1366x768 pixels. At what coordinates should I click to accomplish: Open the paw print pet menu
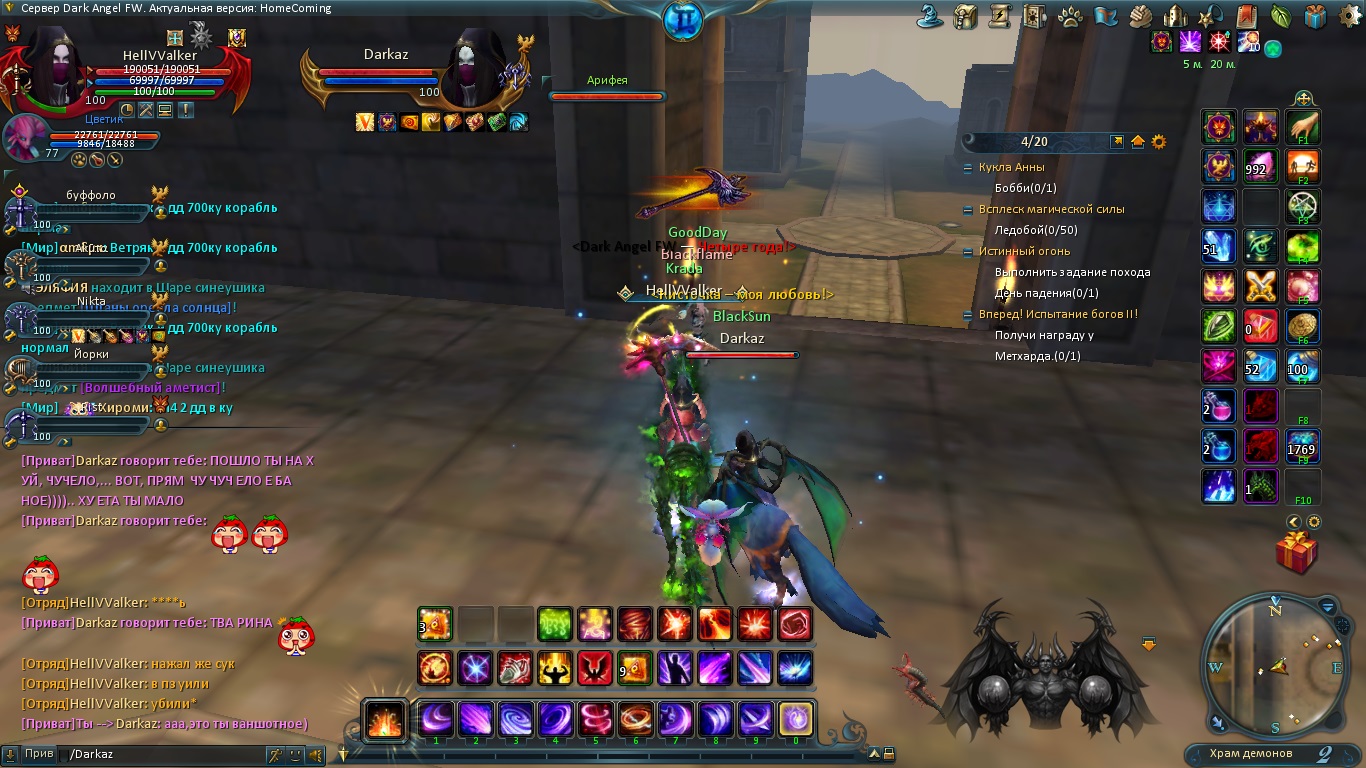(x=1069, y=16)
